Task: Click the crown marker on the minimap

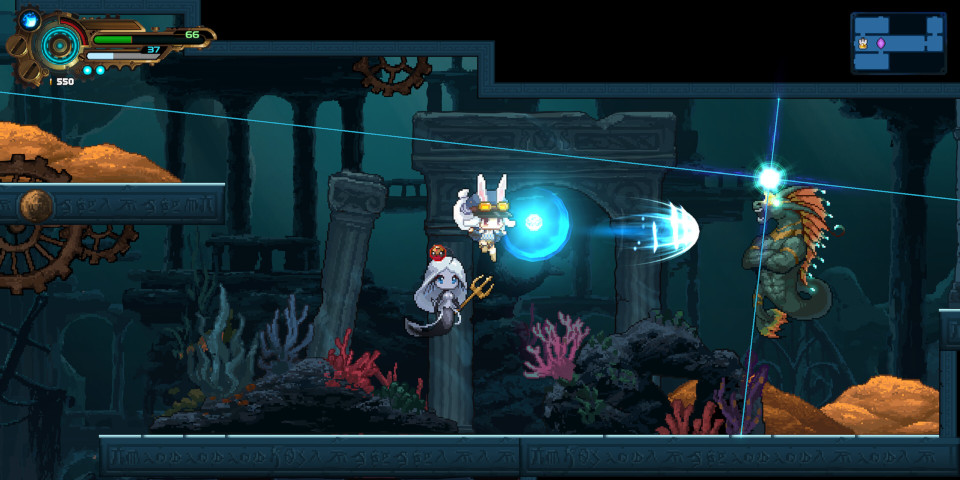Action: point(862,43)
